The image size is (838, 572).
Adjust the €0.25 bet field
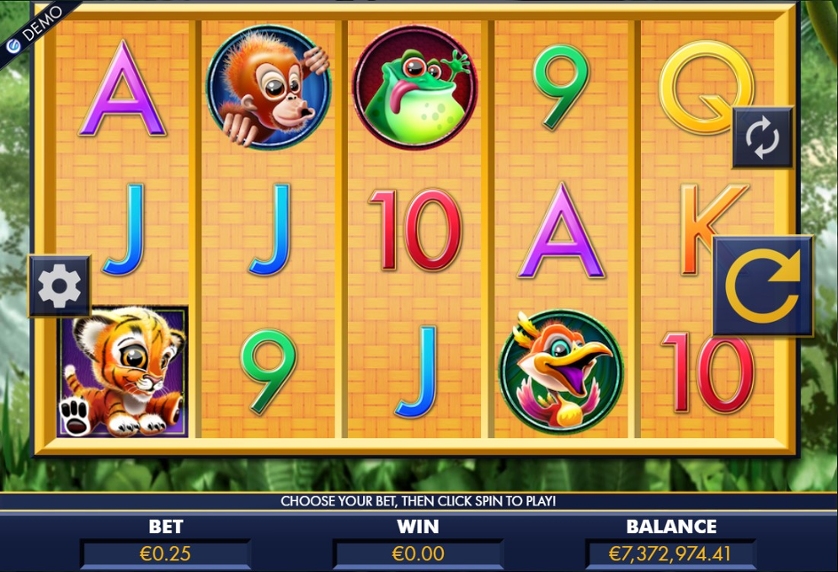point(165,553)
